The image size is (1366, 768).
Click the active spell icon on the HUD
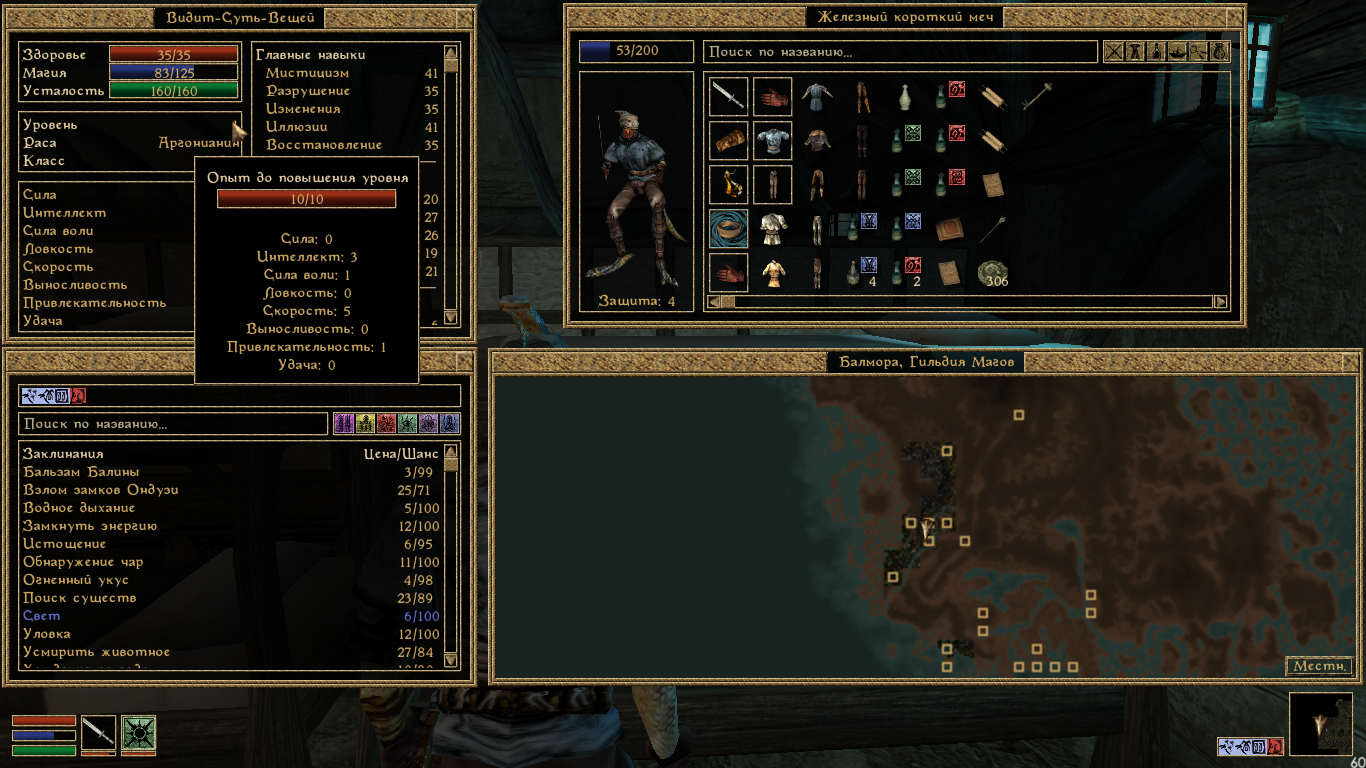tap(139, 733)
